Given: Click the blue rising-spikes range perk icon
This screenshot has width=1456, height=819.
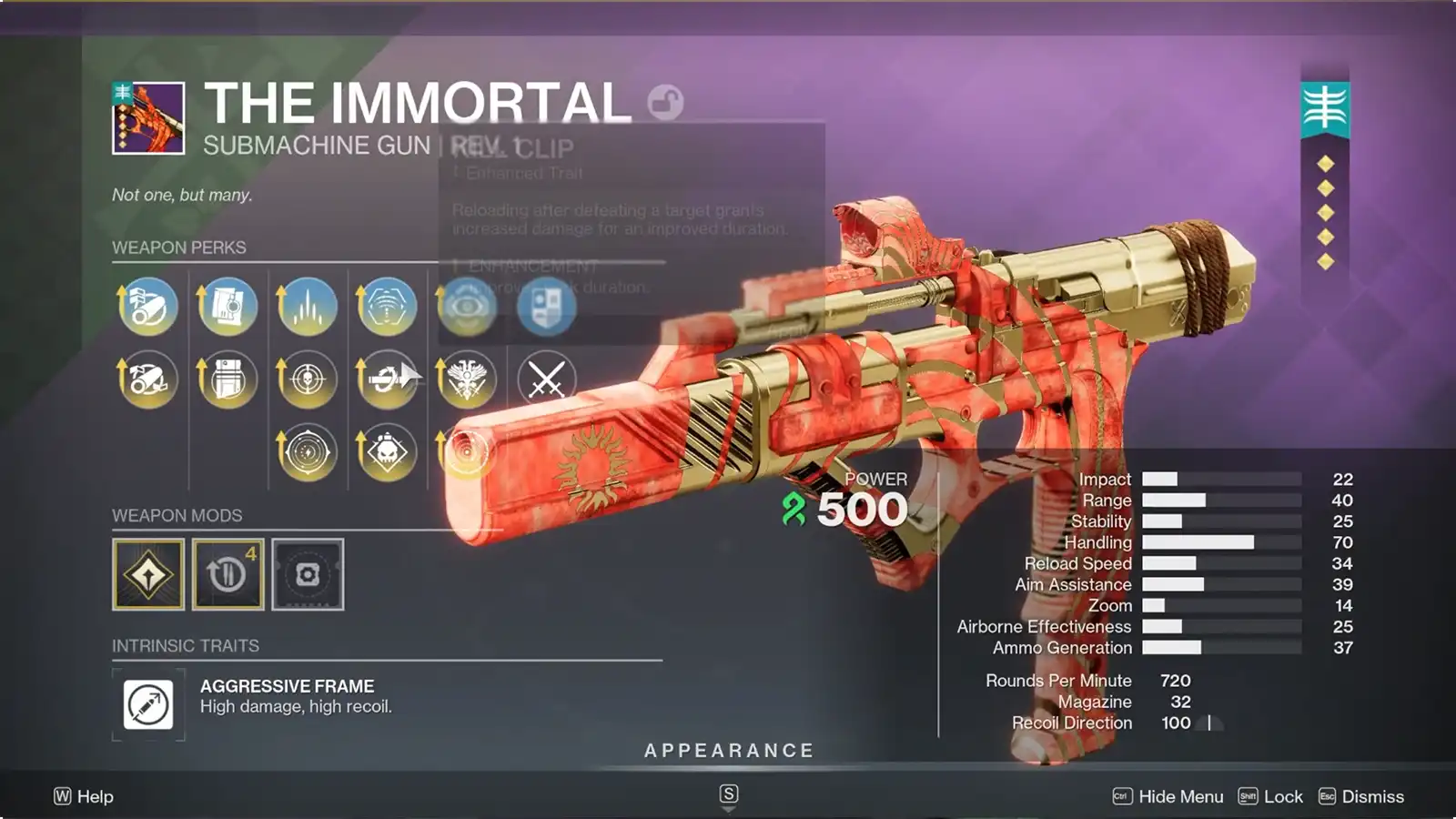Looking at the screenshot, I should pos(308,308).
